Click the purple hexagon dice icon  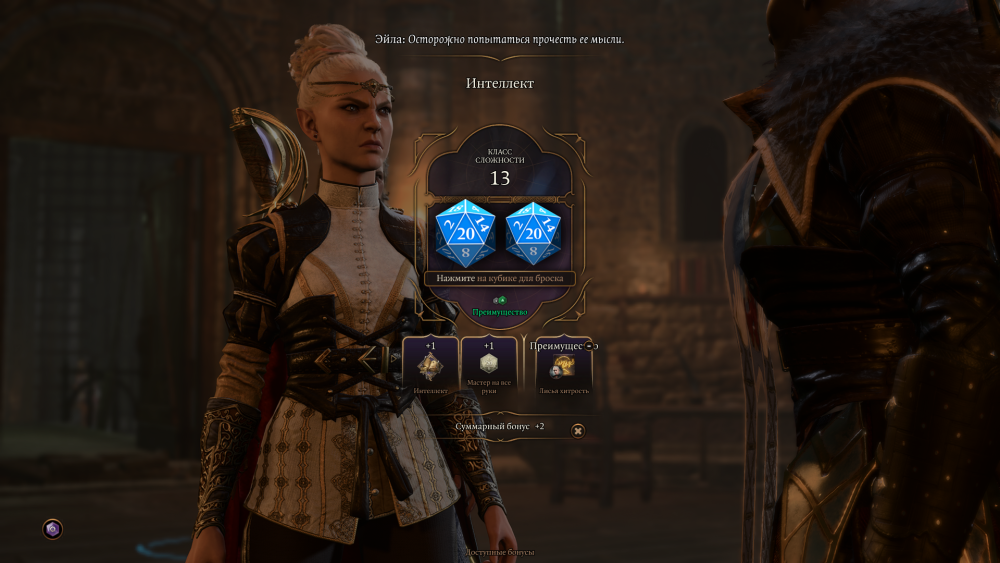[x=53, y=528]
